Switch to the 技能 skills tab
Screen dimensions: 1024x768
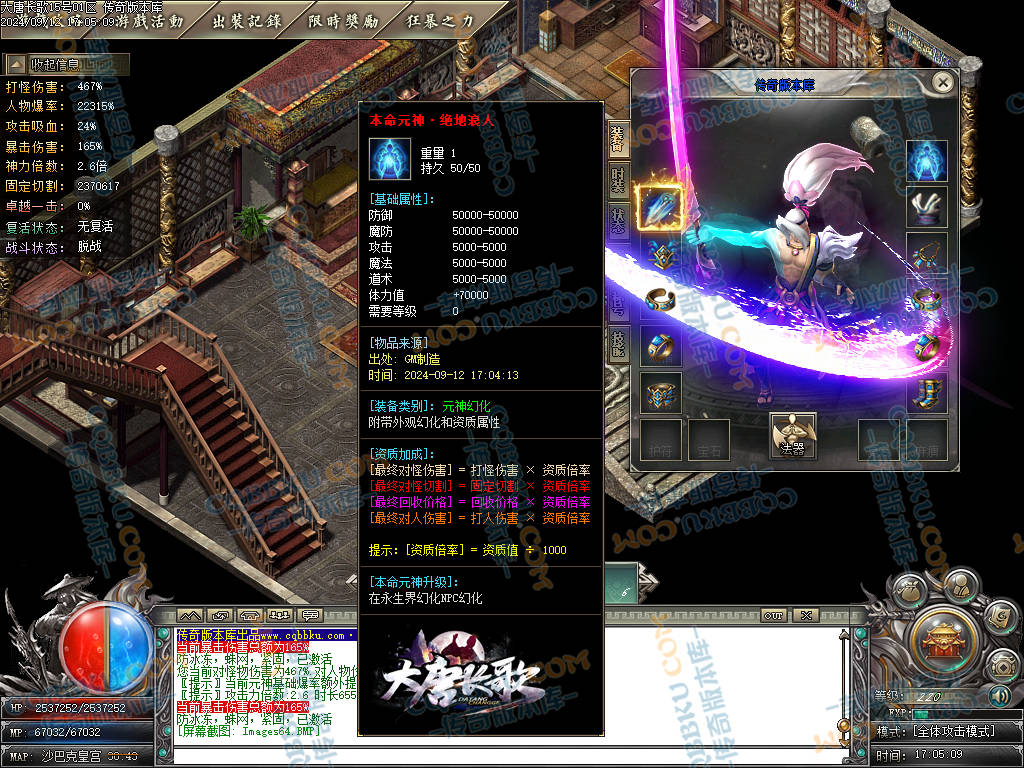pyautogui.click(x=618, y=343)
